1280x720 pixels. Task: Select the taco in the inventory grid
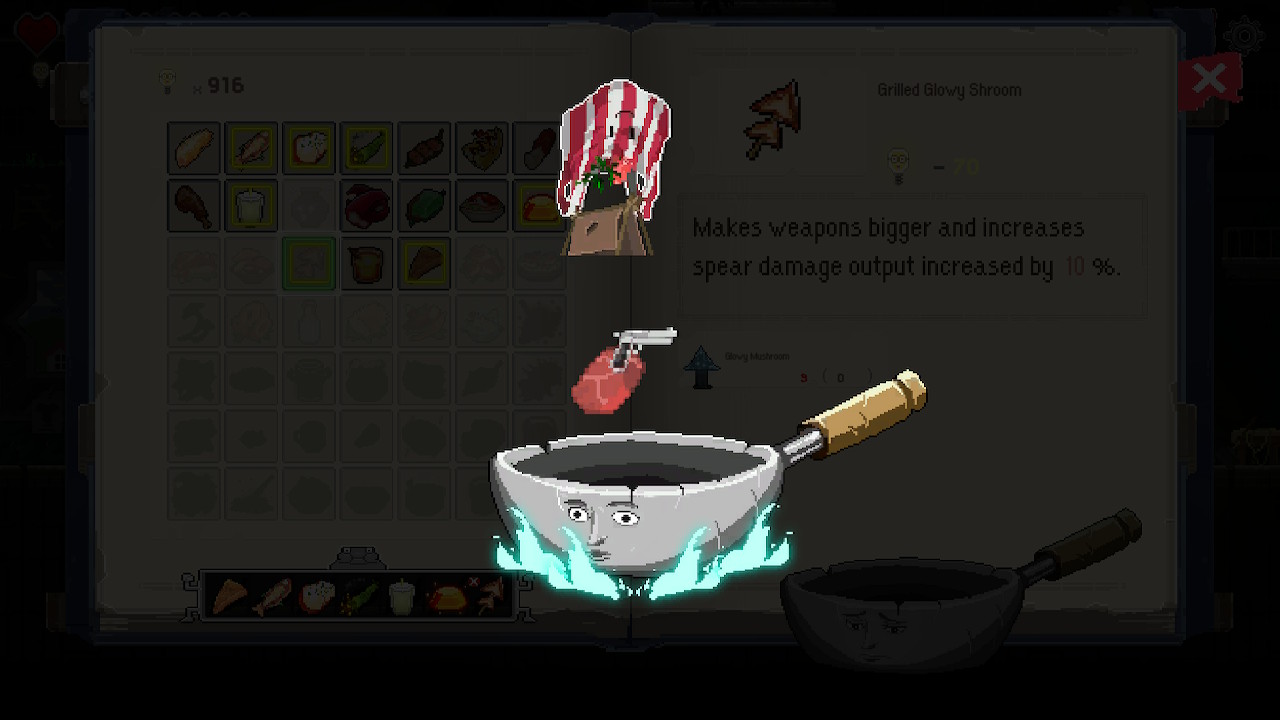point(539,206)
